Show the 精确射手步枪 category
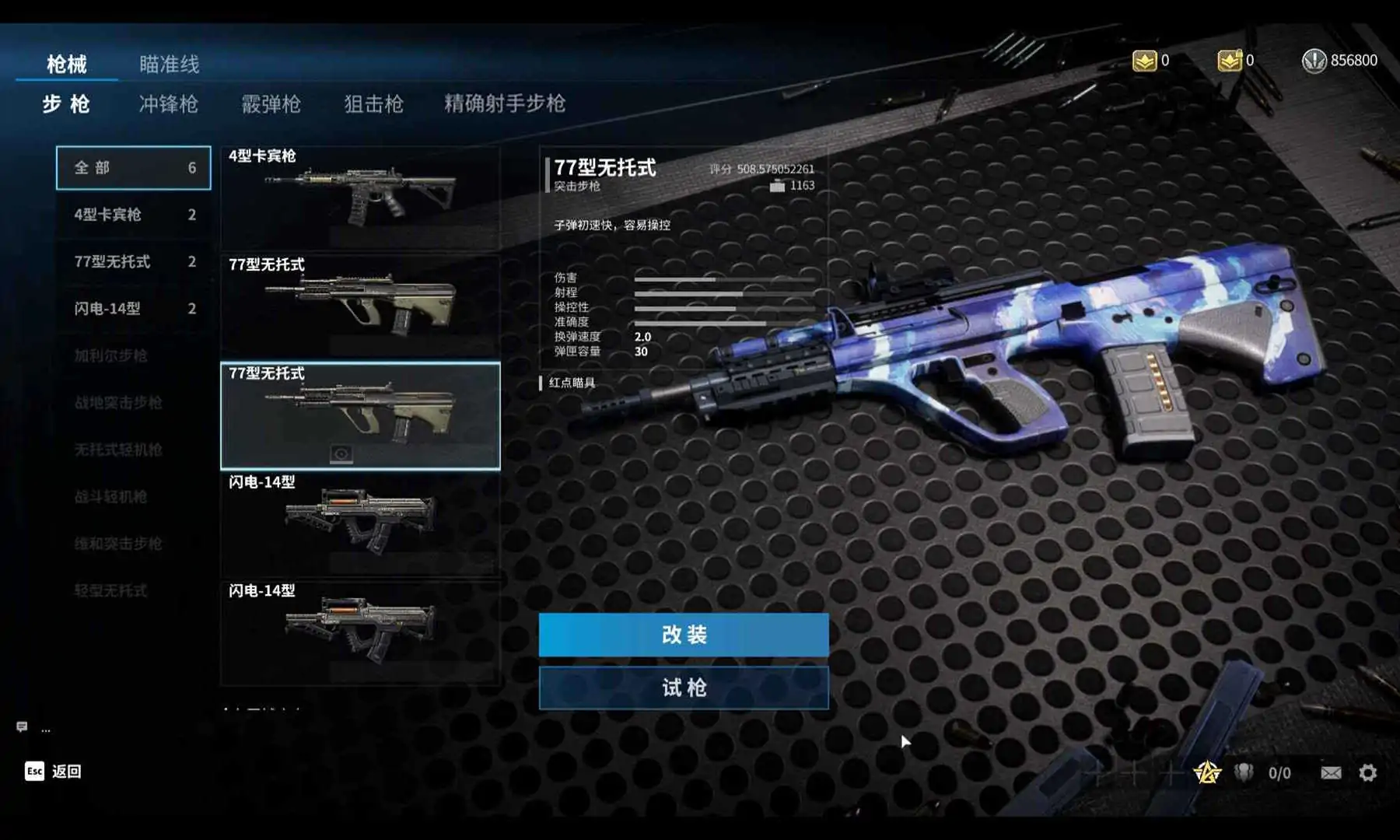 pyautogui.click(x=505, y=103)
